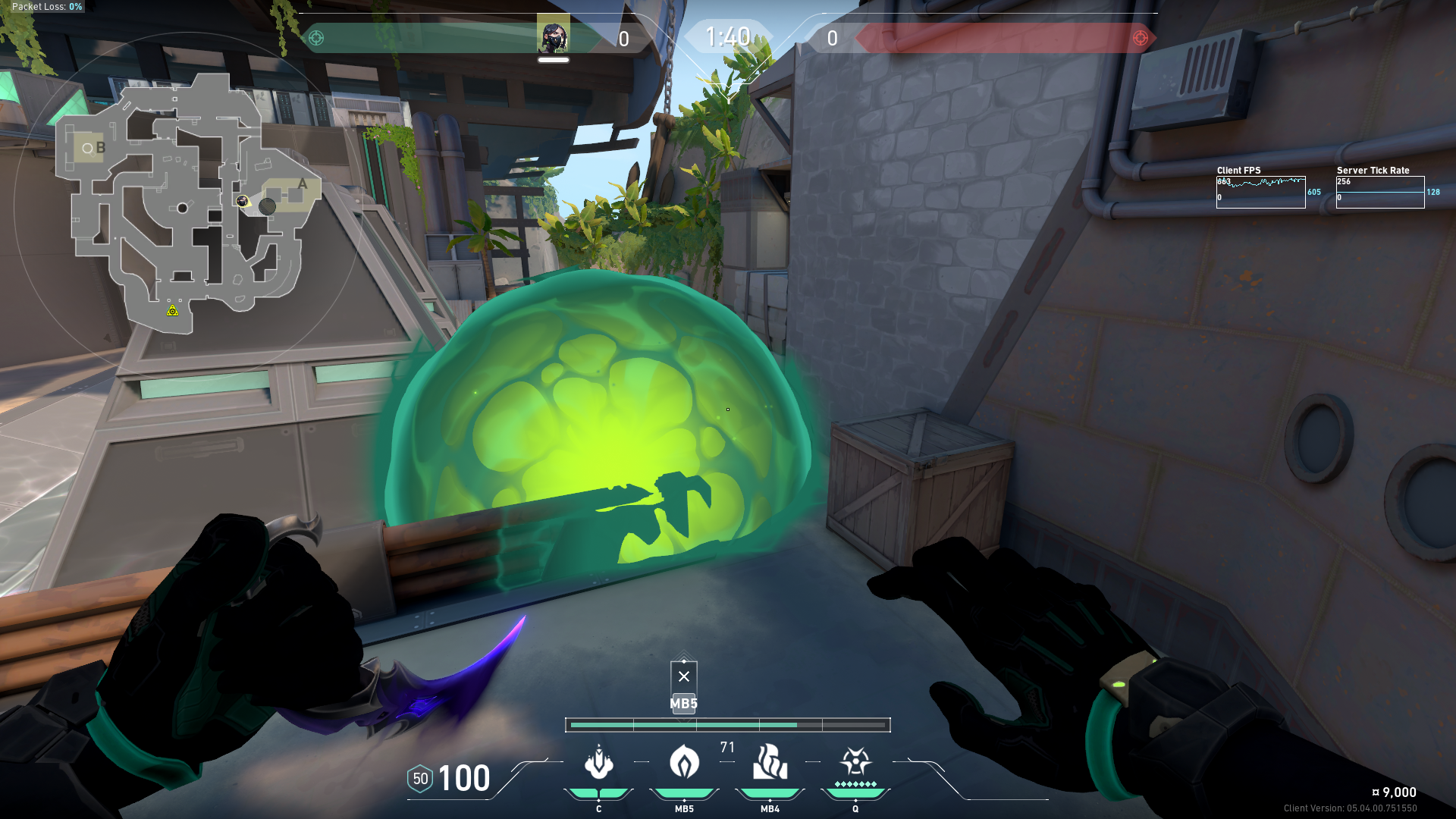Select the Viper agent portrait at top
This screenshot has width=1456, height=819.
[553, 36]
